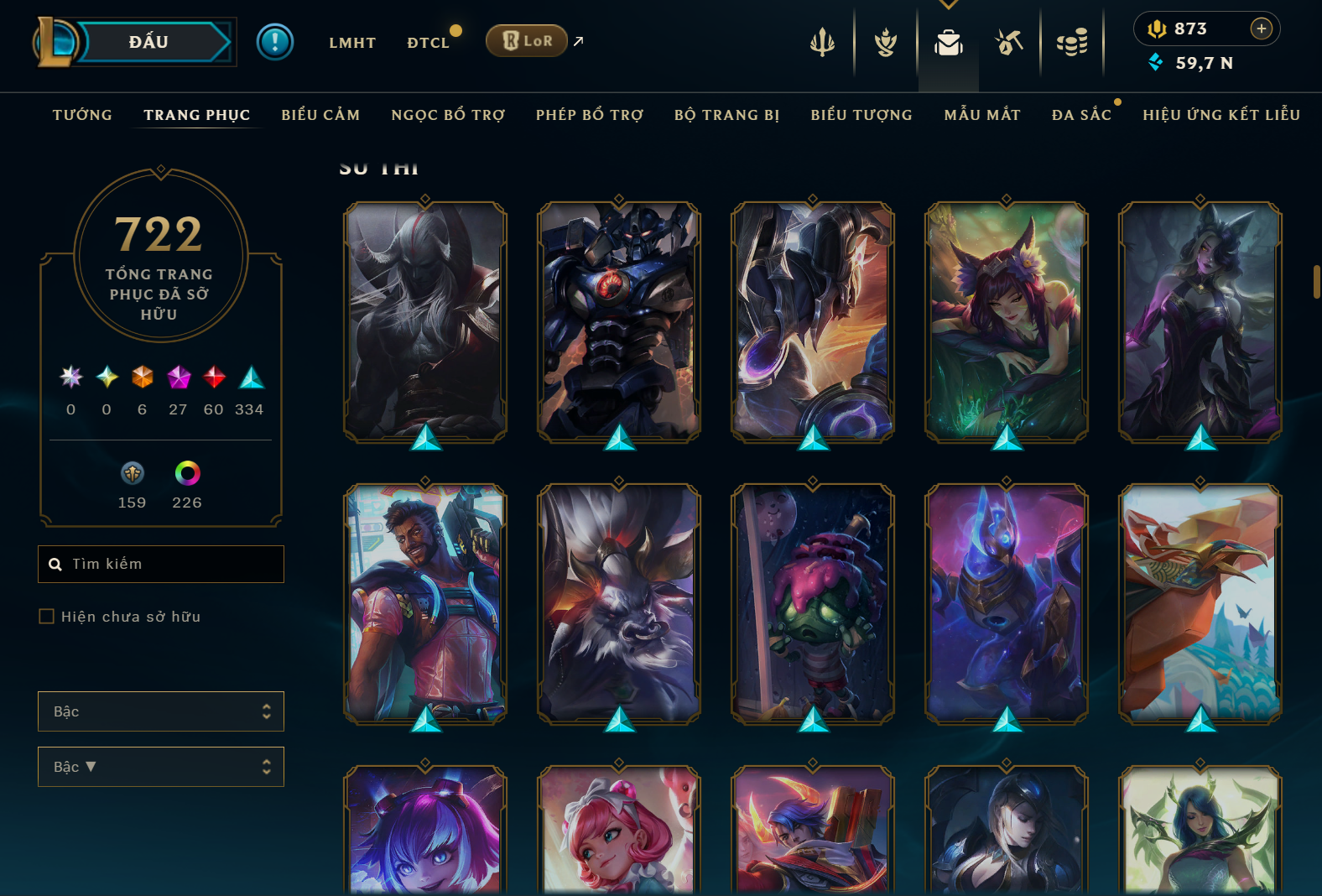Switch to the TƯỚNG tab
Image resolution: width=1322 pixels, height=896 pixels.
pyautogui.click(x=81, y=115)
